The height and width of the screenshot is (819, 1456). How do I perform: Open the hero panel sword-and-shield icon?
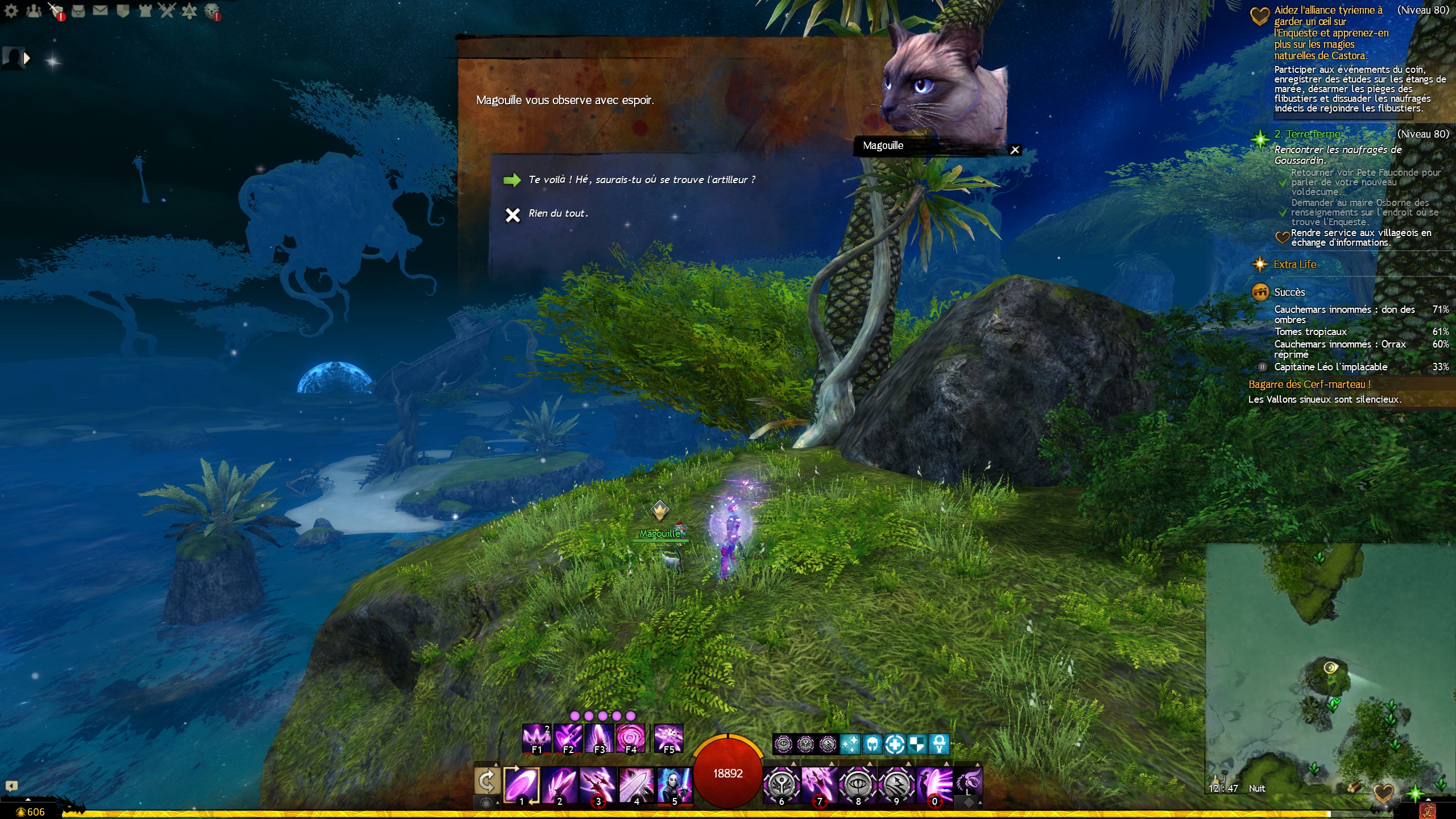click(56, 10)
